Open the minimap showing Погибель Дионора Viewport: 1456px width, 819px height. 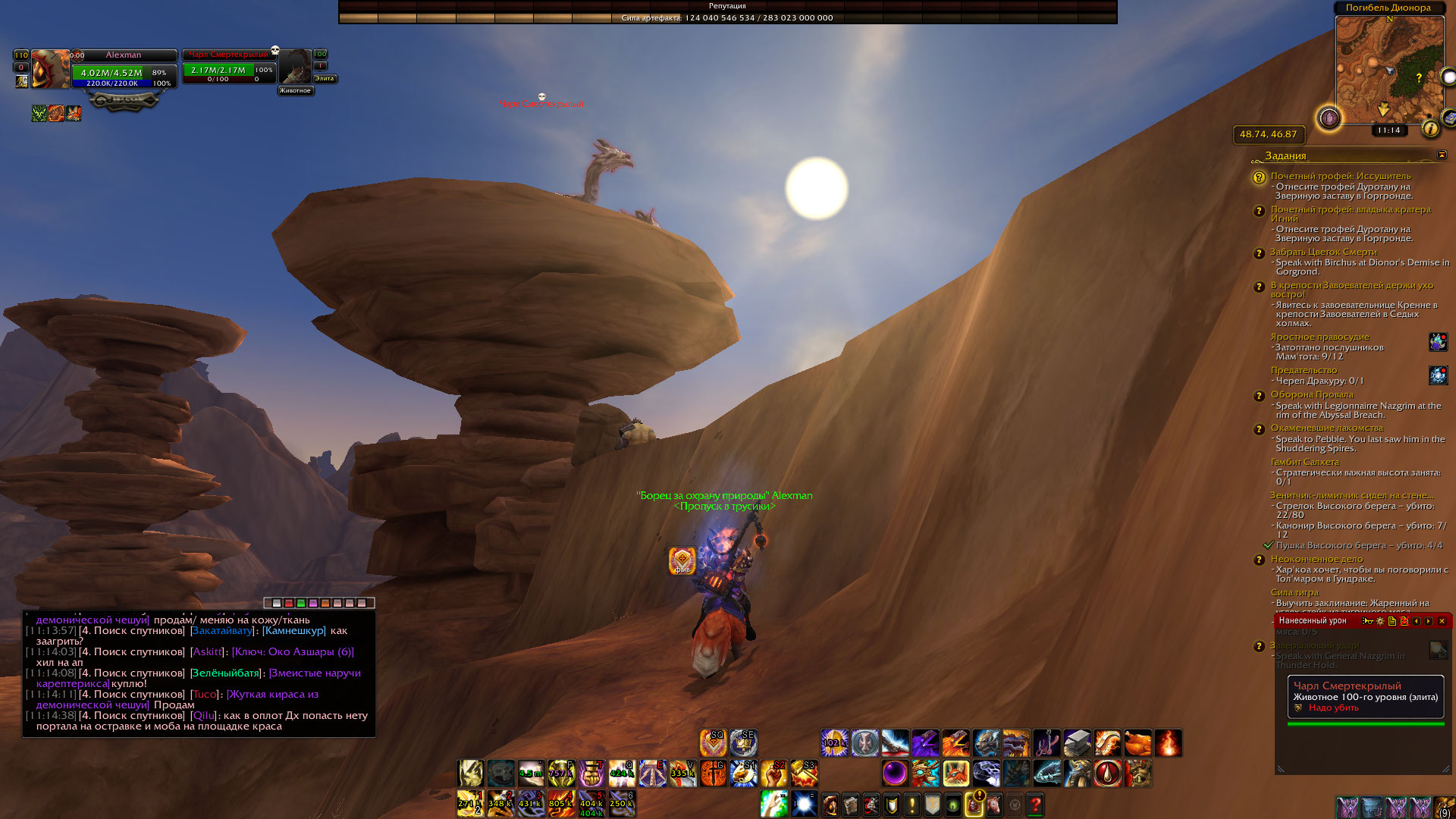(1388, 70)
